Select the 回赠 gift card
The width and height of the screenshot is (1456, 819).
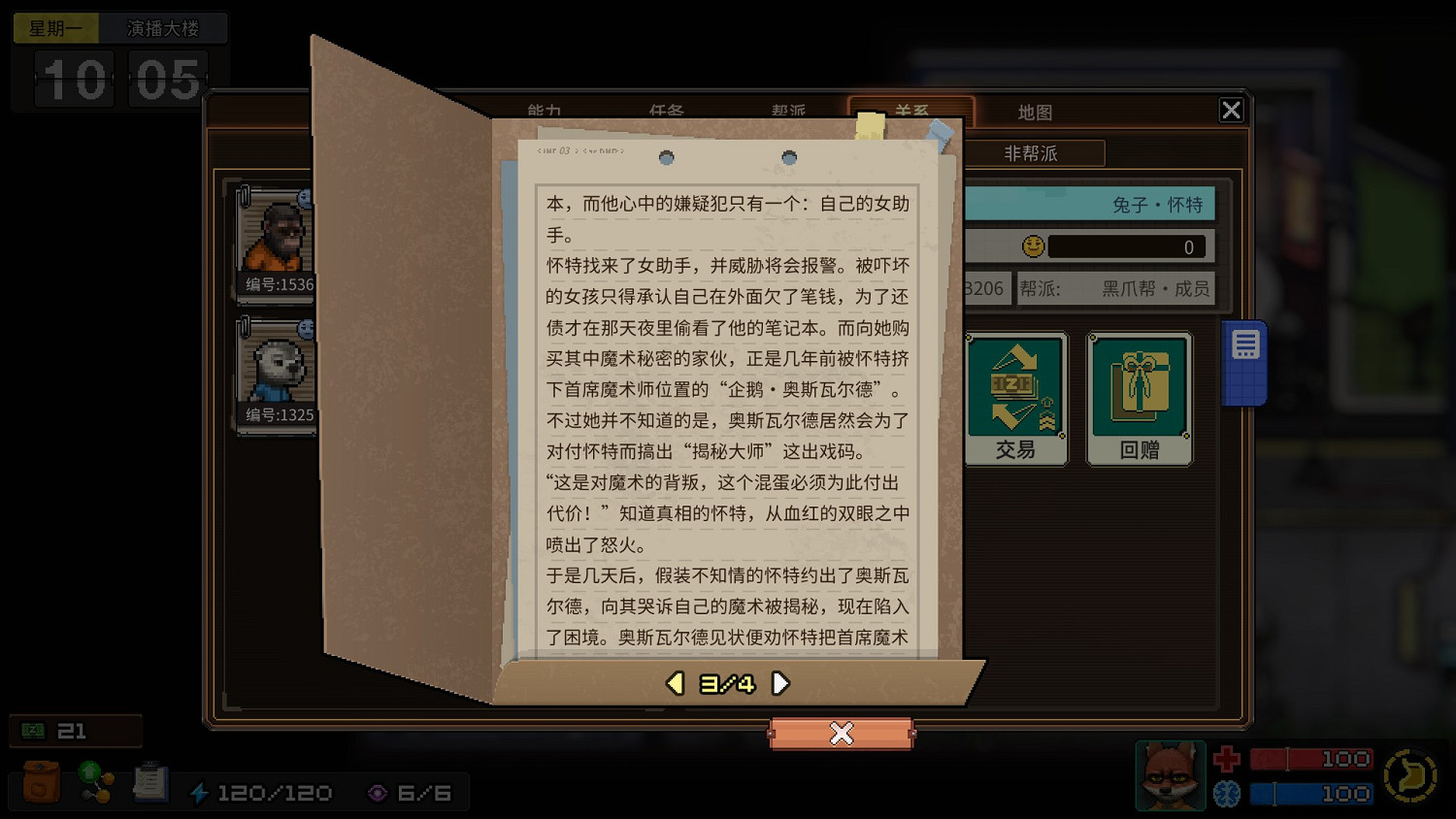coord(1139,398)
